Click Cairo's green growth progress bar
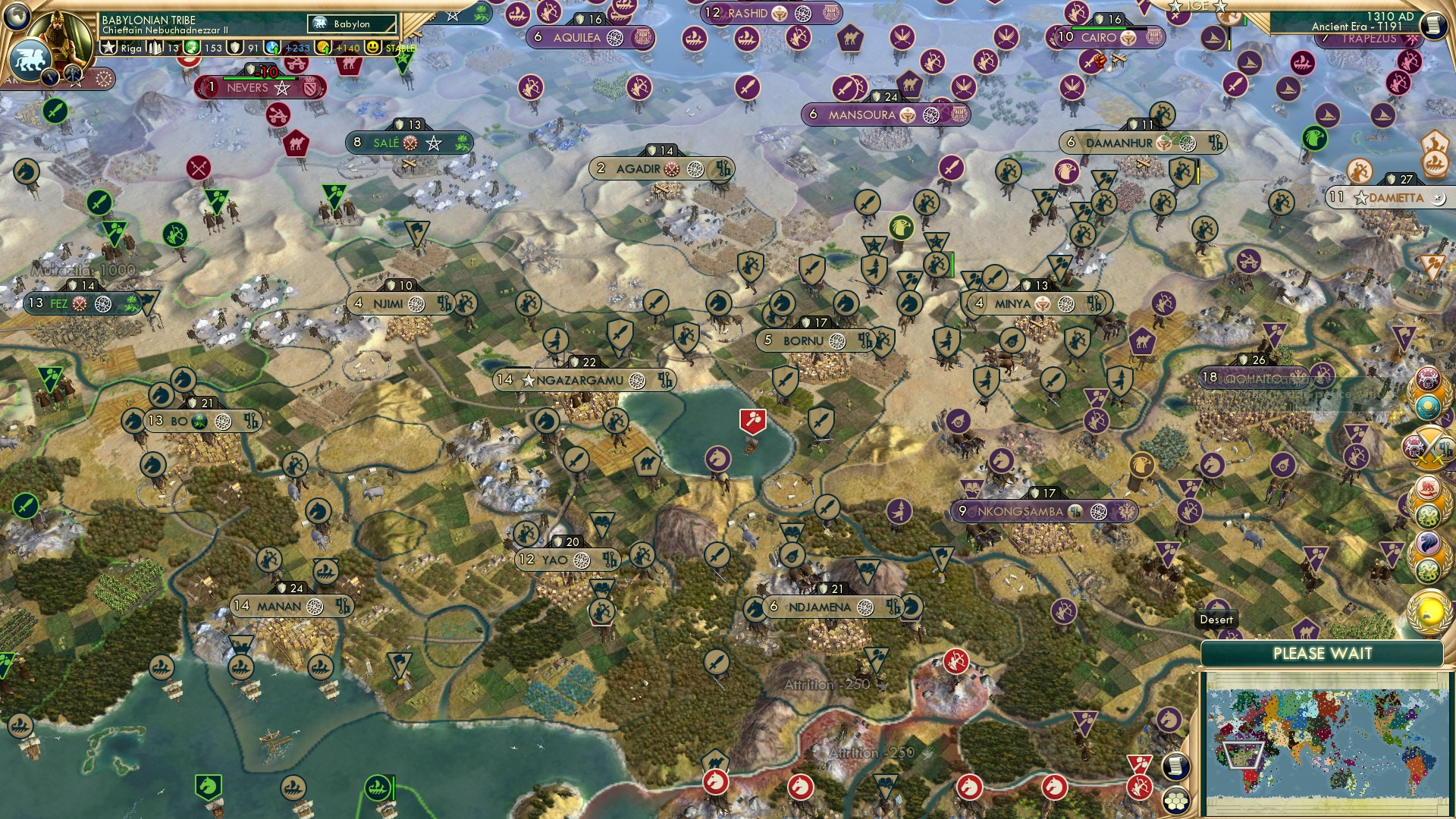1456x819 pixels. click(1100, 28)
